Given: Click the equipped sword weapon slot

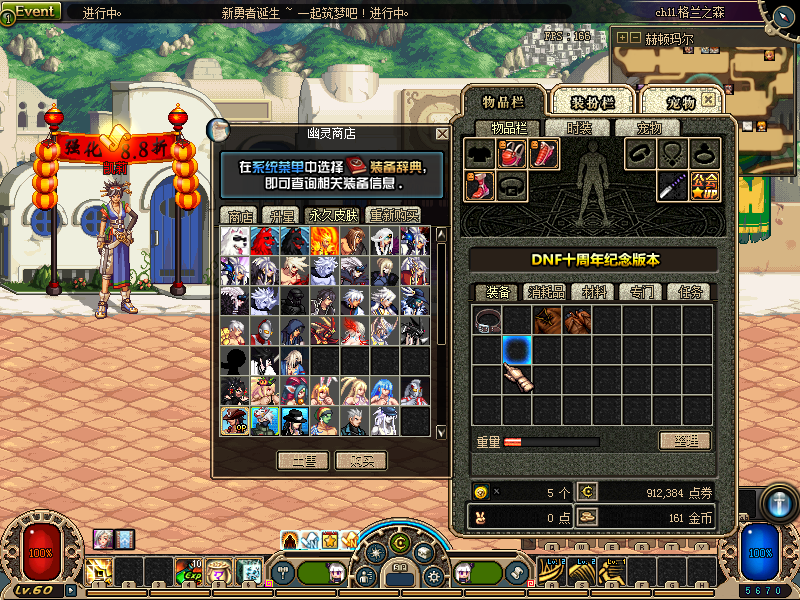Looking at the screenshot, I should tap(672, 184).
